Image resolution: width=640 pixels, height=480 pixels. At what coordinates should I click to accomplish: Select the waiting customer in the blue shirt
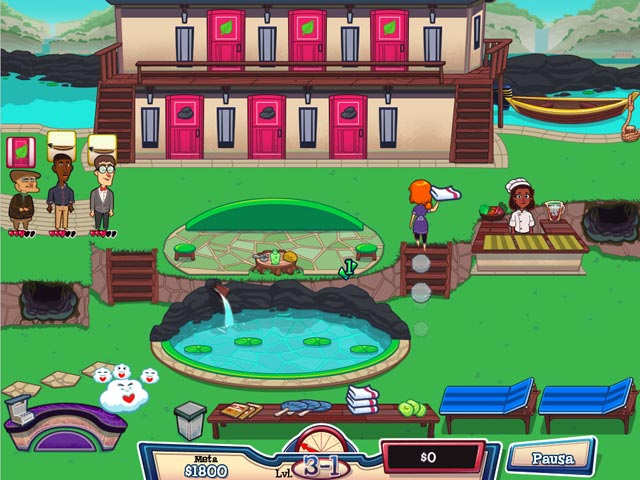tap(61, 197)
